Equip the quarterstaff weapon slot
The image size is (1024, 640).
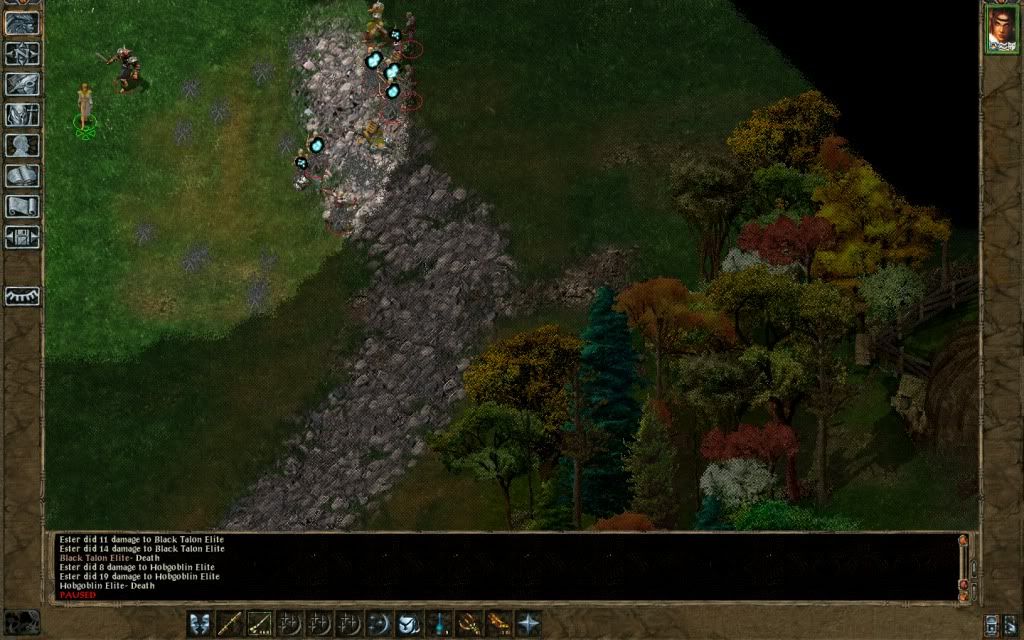tap(231, 624)
